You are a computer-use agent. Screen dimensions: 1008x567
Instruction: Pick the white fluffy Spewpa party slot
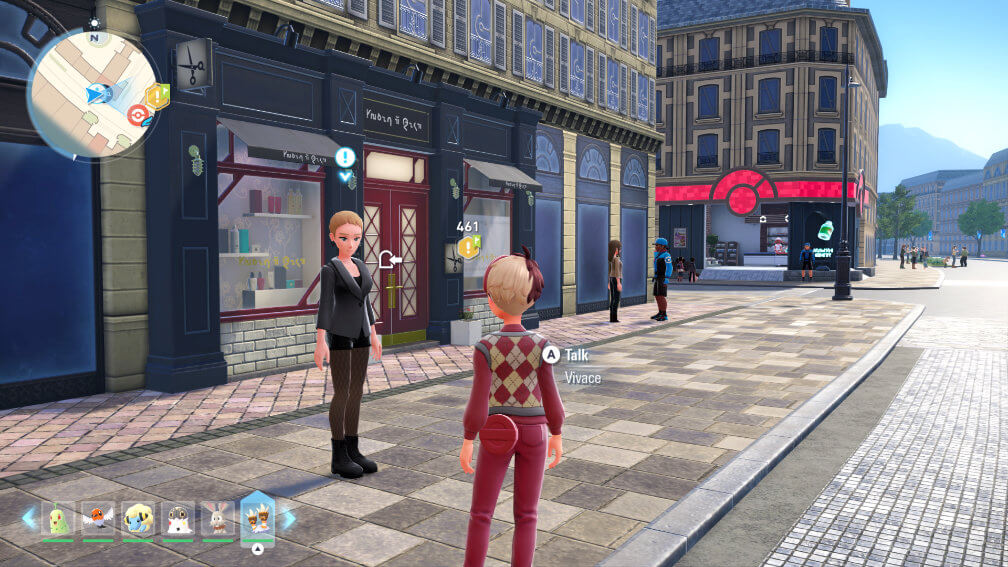(x=178, y=519)
